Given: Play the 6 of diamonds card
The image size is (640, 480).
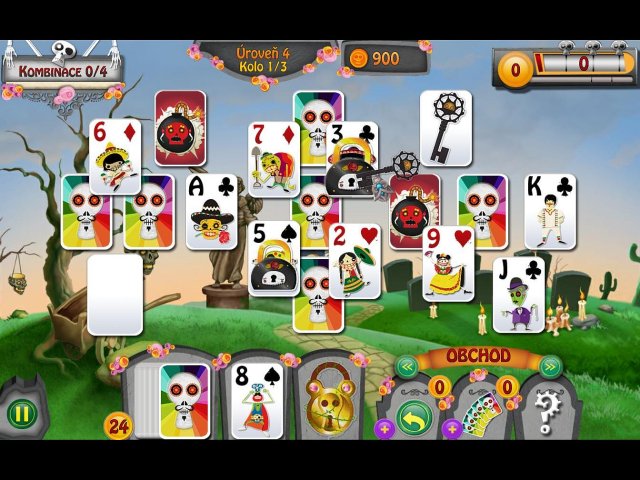Looking at the screenshot, I should (x=114, y=156).
